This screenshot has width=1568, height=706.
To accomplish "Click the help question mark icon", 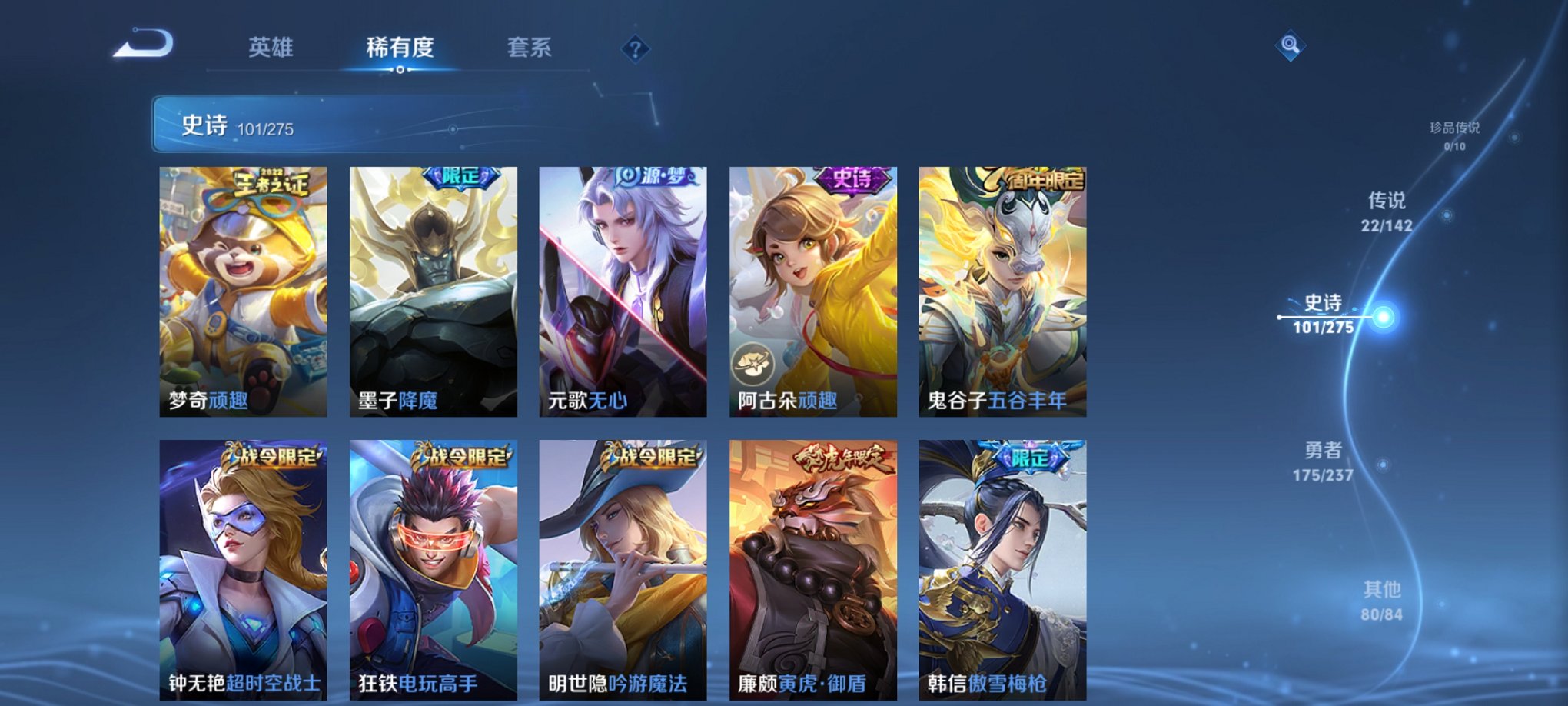I will [633, 50].
